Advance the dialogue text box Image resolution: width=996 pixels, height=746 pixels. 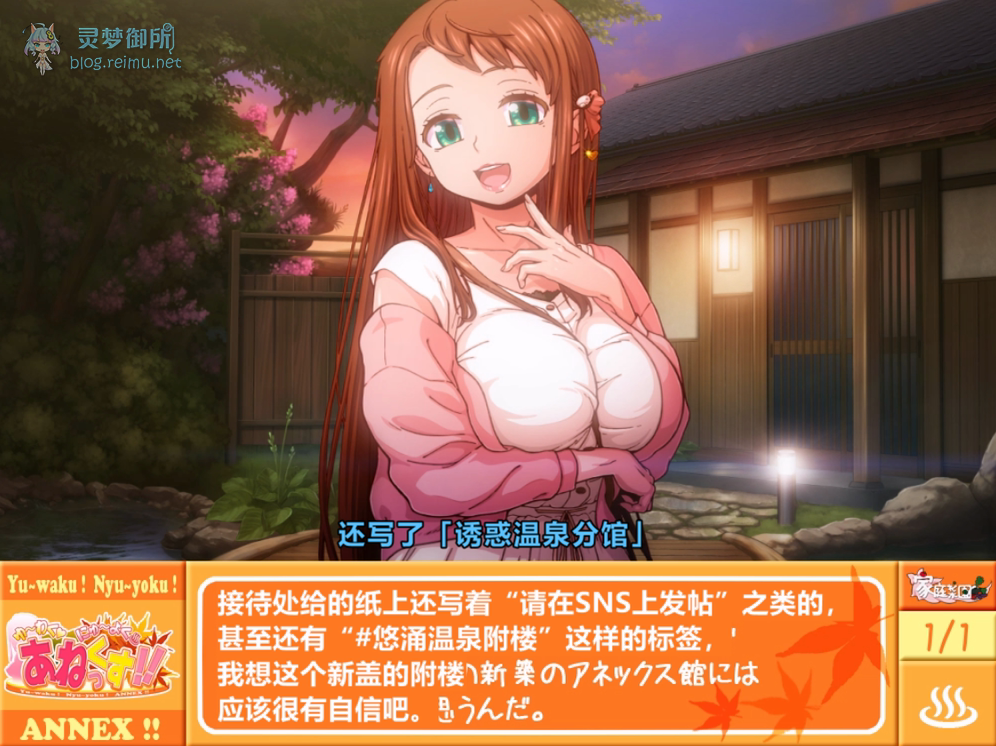click(540, 655)
